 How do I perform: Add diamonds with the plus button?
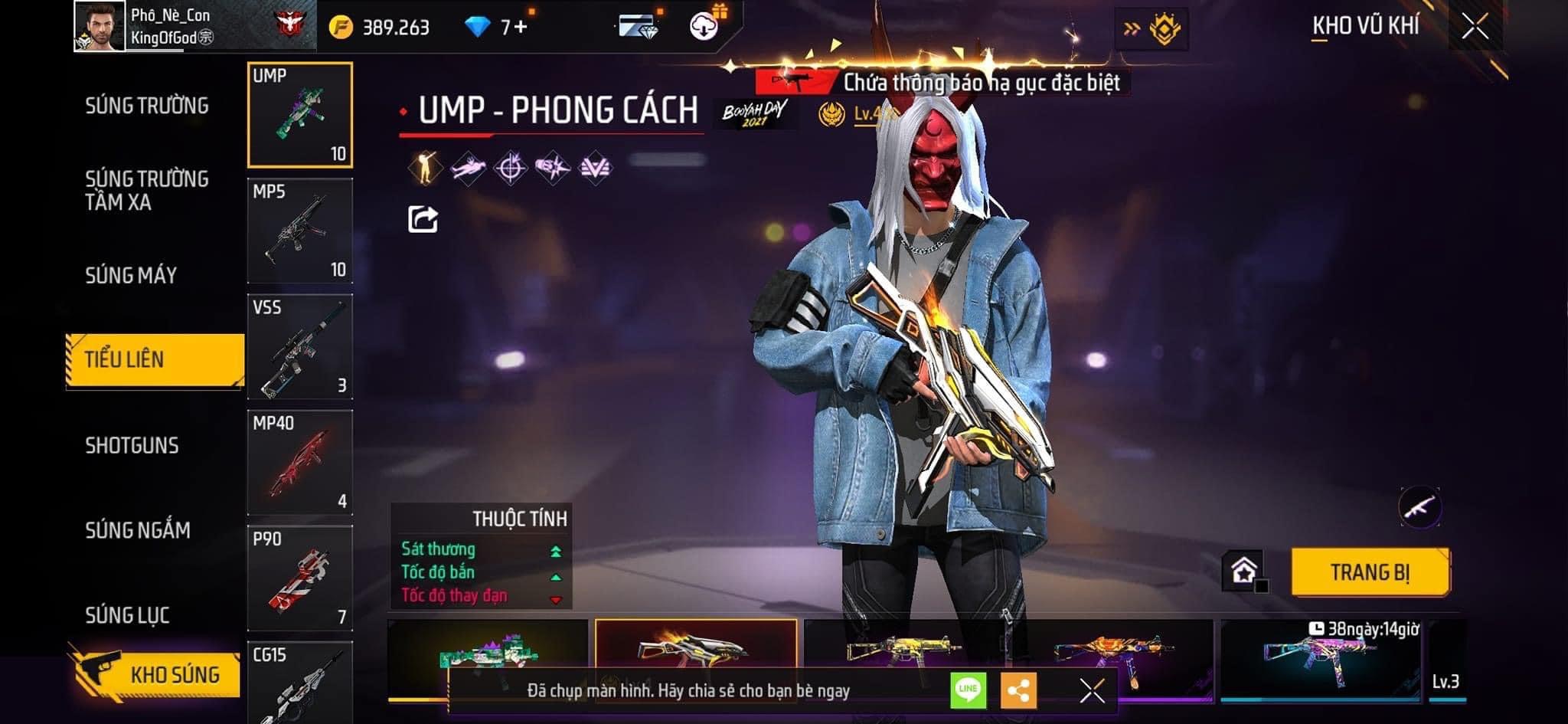pos(521,27)
